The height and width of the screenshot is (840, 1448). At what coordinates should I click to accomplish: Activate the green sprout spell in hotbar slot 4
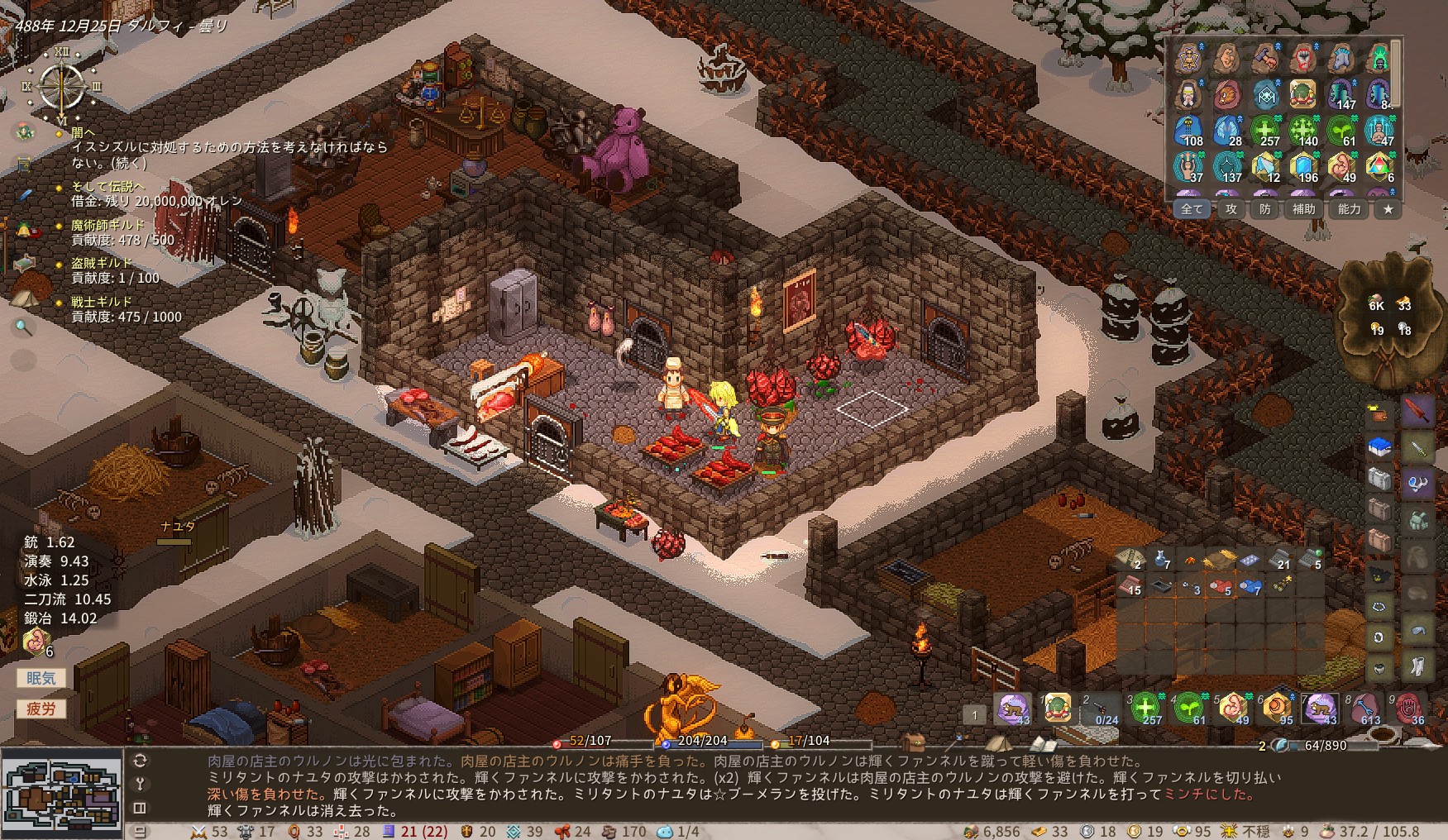click(x=1189, y=709)
